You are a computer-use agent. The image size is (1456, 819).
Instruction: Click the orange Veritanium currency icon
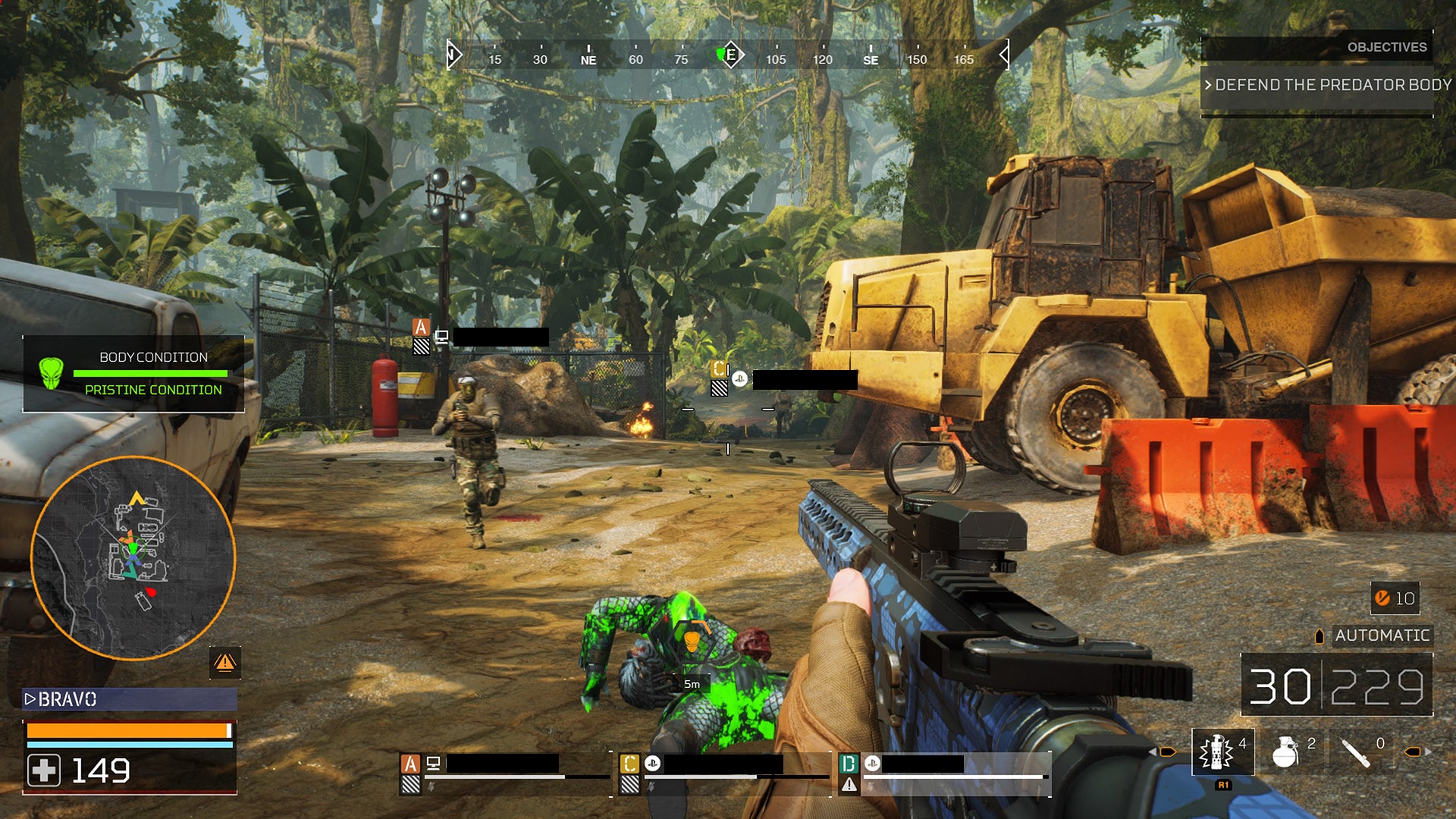point(1382,598)
